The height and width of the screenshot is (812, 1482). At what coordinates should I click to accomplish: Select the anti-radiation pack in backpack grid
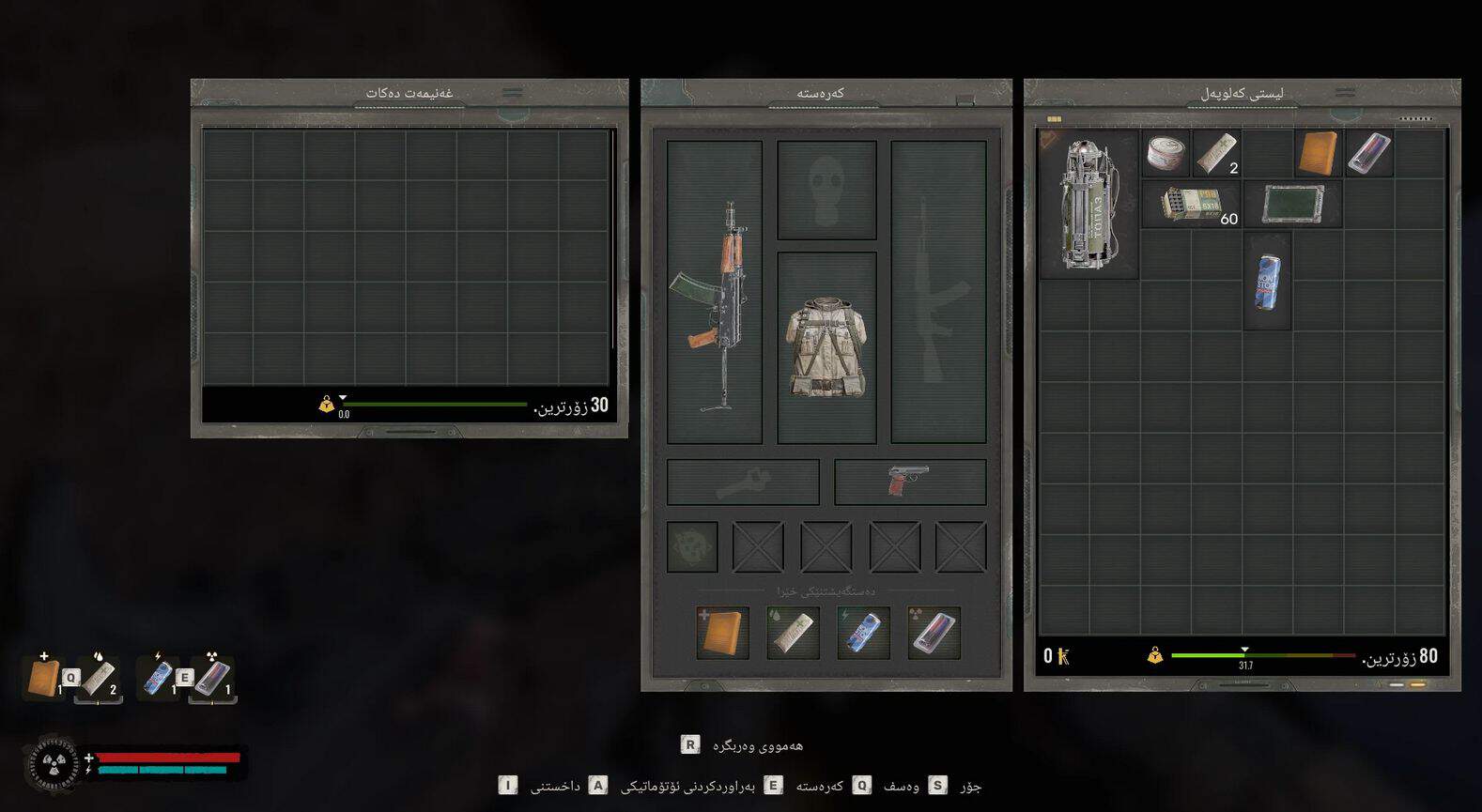1368,153
